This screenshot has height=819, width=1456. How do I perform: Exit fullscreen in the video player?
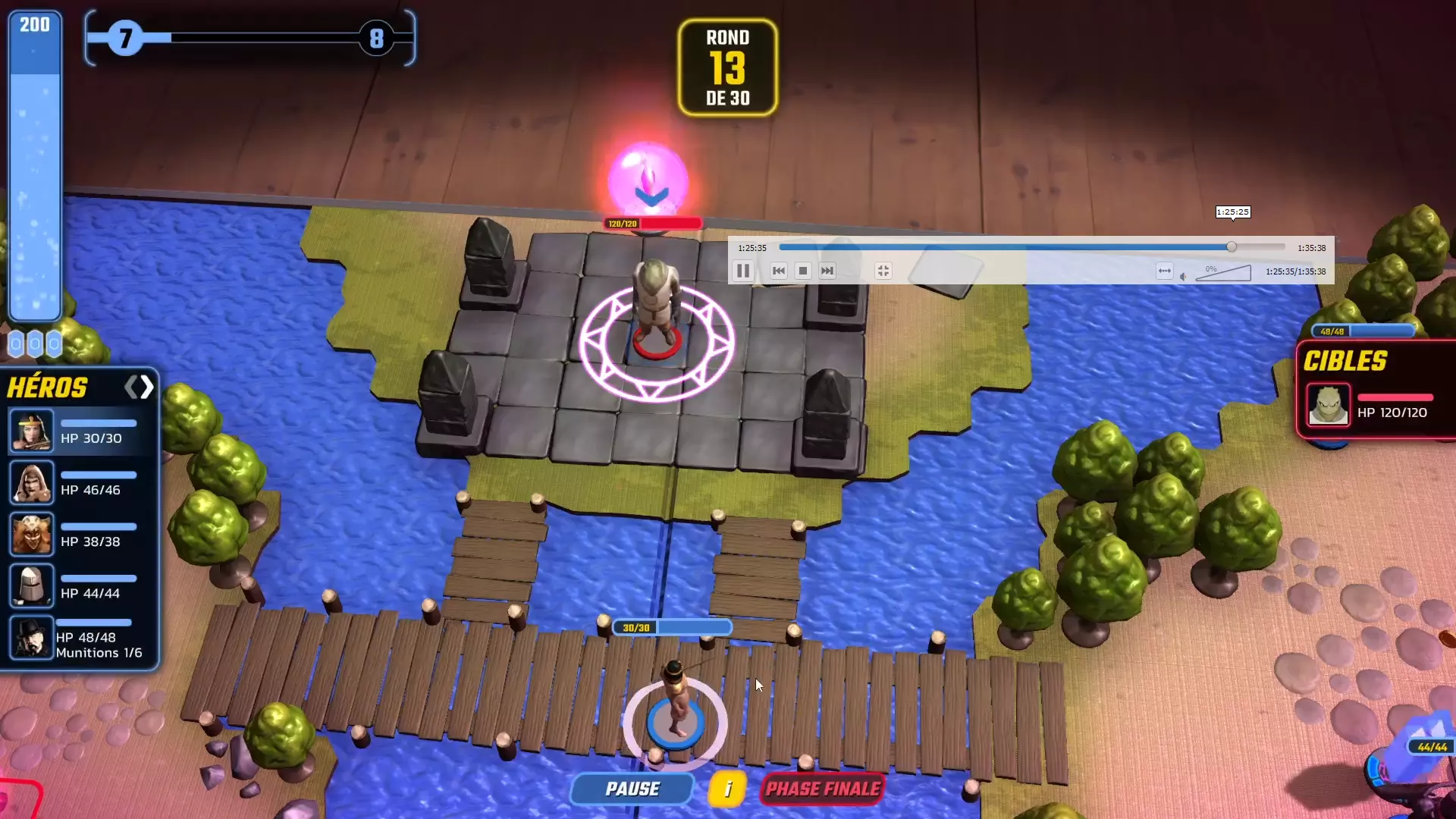883,271
